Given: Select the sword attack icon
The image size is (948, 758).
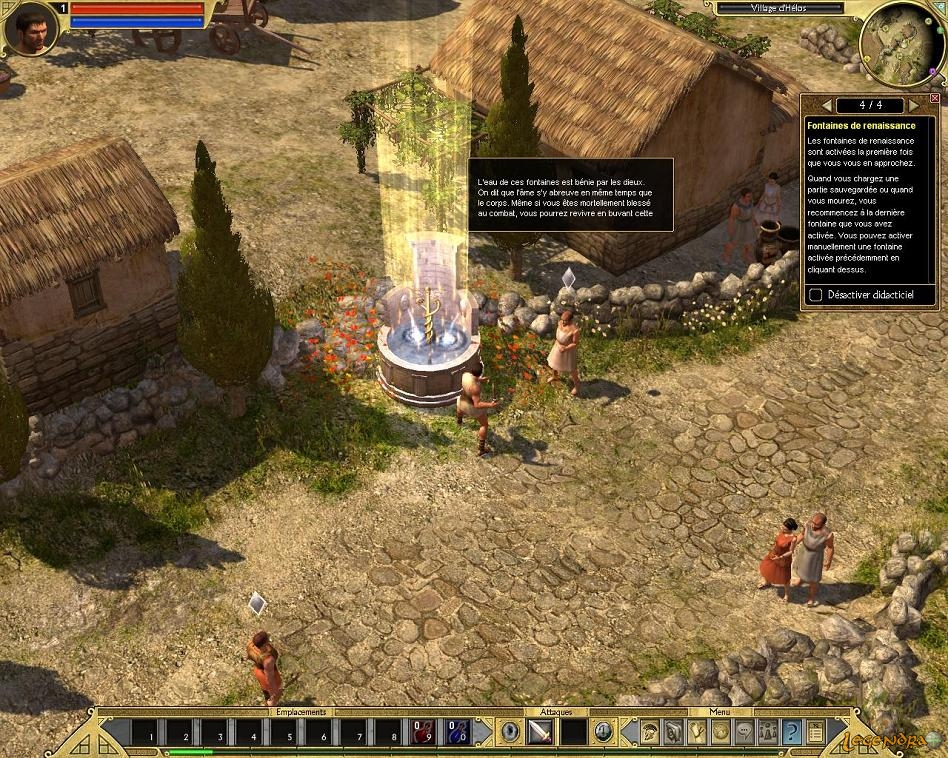Looking at the screenshot, I should pyautogui.click(x=541, y=732).
